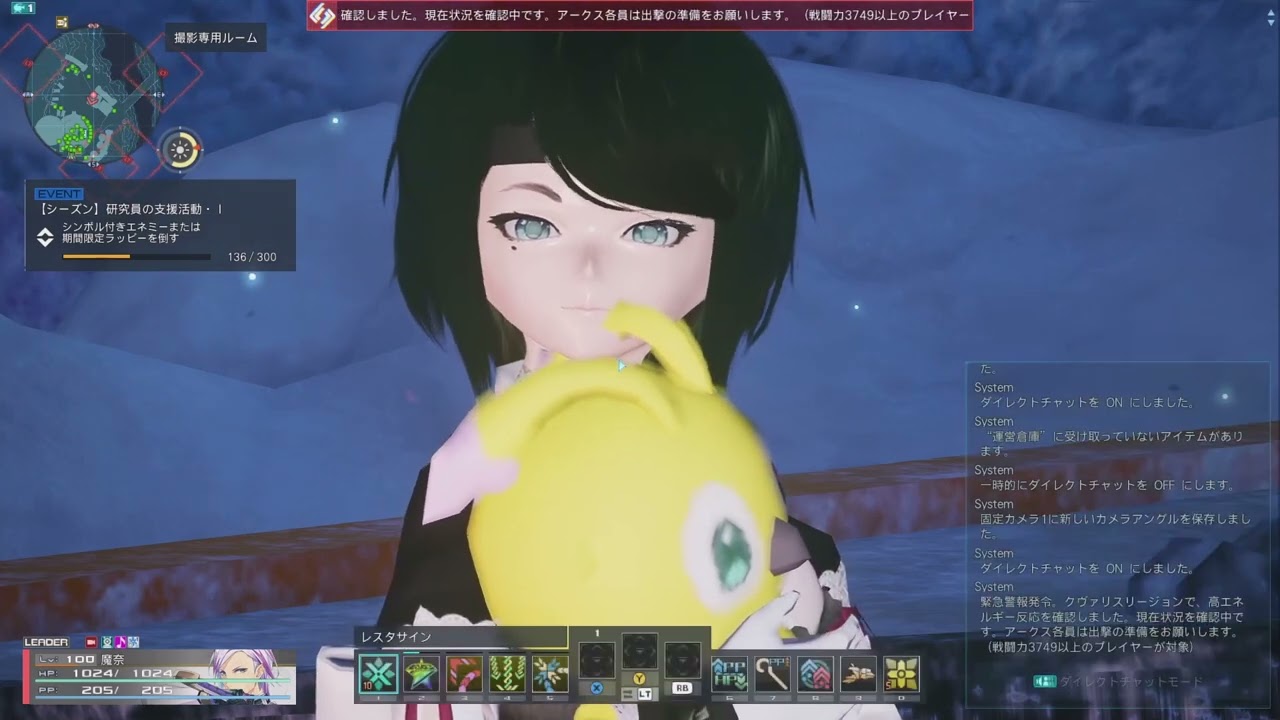Open the seasonal event task tracker
This screenshot has height=720, width=1280.
point(160,225)
